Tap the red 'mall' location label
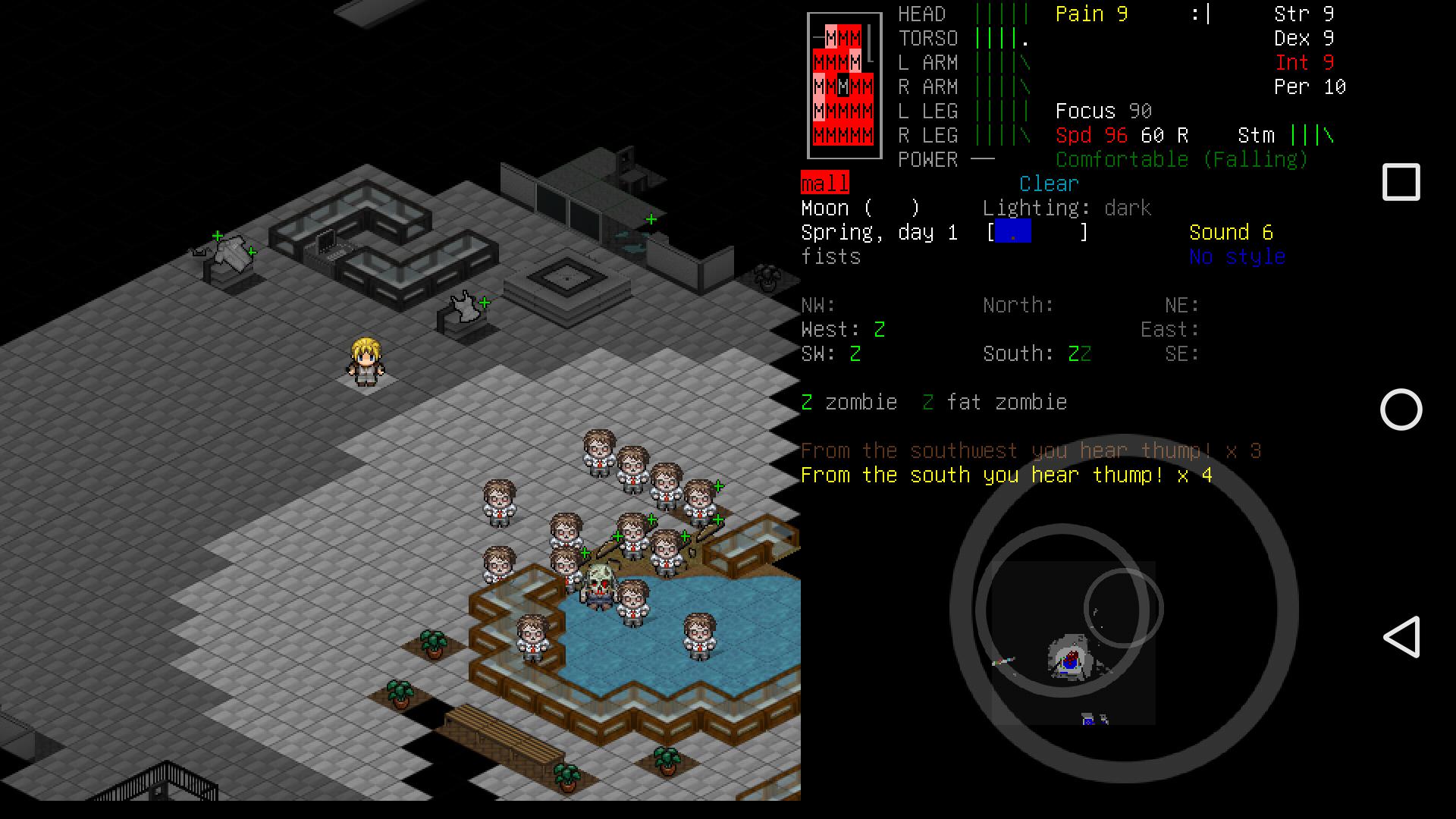 click(825, 183)
